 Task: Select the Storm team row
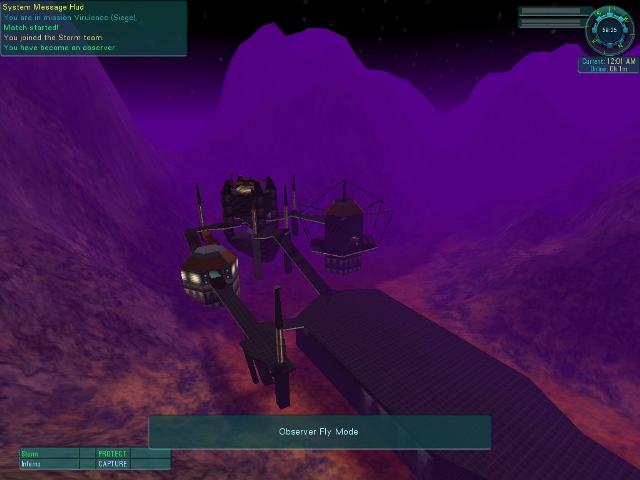point(94,453)
